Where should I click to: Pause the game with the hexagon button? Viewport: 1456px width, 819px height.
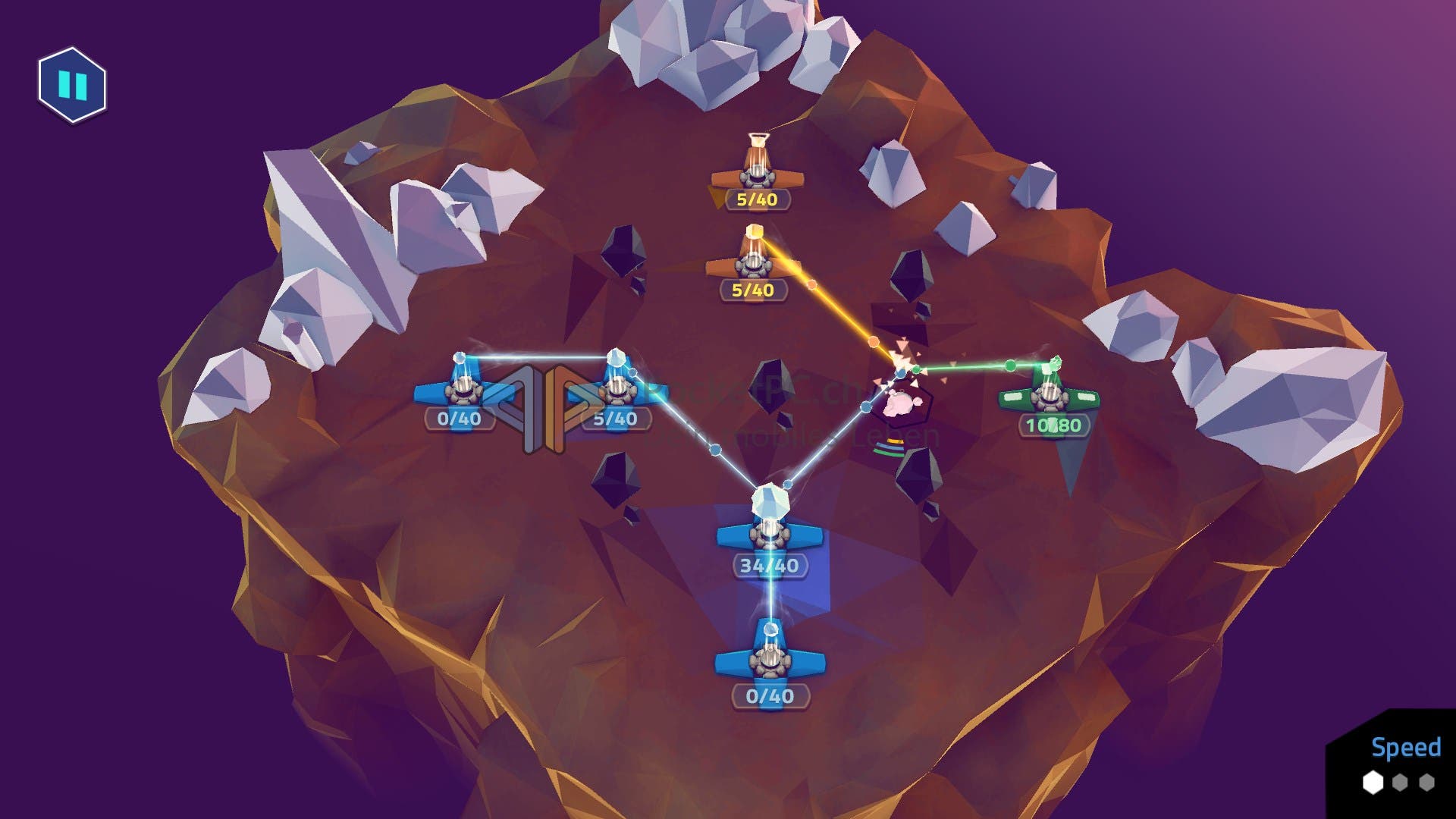pos(73,85)
